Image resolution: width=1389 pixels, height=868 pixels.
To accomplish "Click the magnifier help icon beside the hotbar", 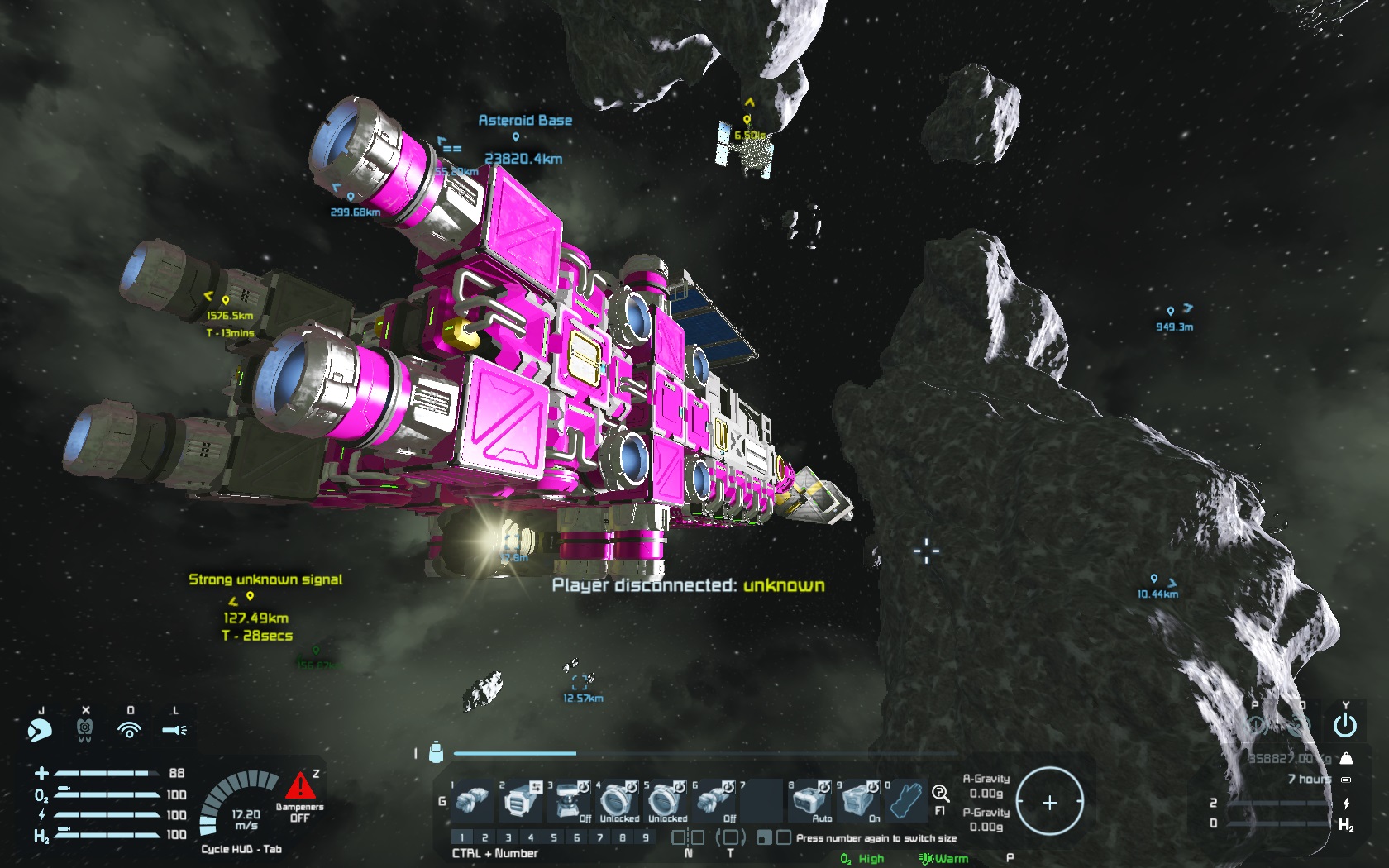I will pos(940,794).
